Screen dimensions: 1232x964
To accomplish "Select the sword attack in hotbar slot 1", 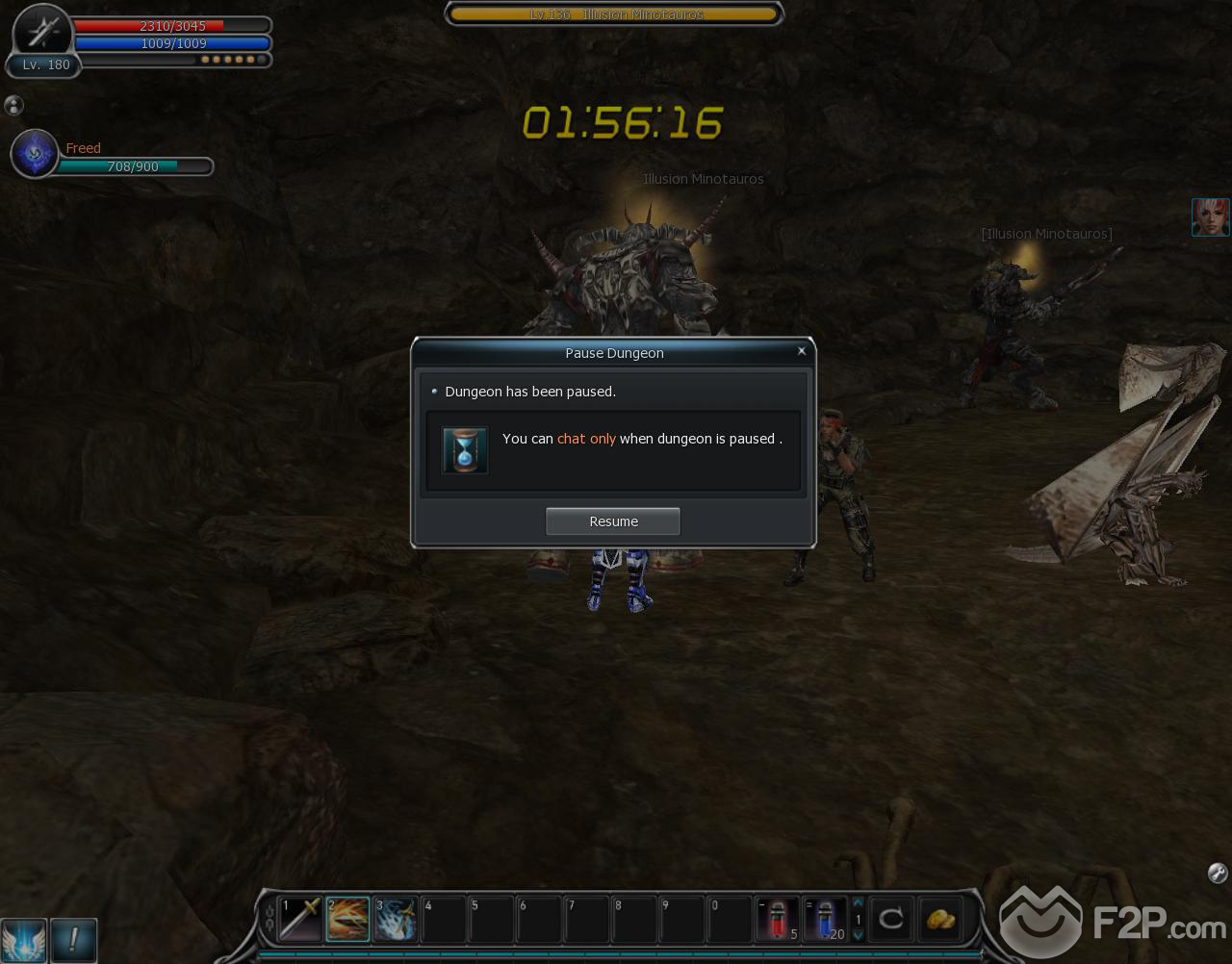I will [300, 919].
